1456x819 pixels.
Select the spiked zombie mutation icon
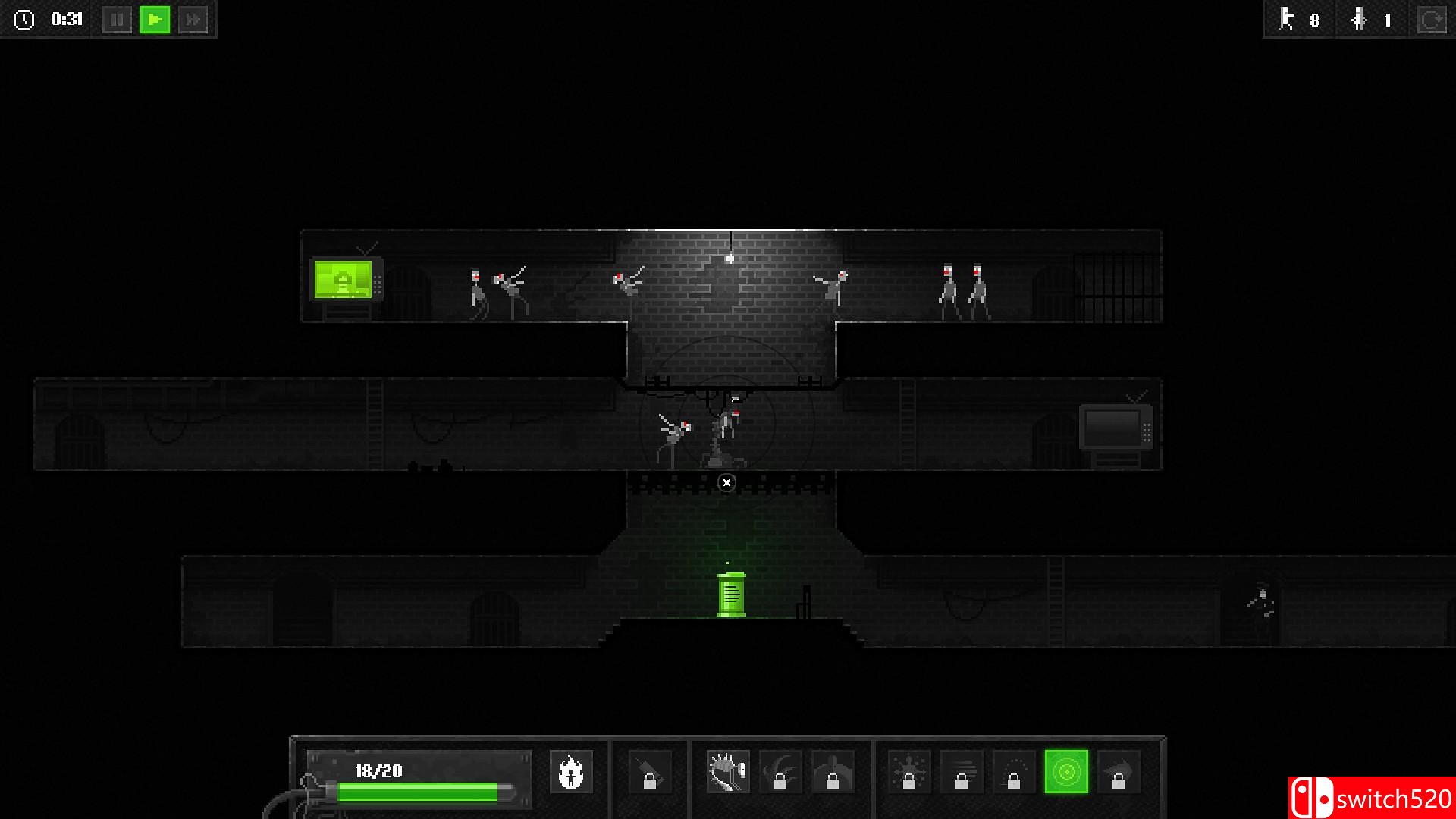pyautogui.click(x=728, y=771)
